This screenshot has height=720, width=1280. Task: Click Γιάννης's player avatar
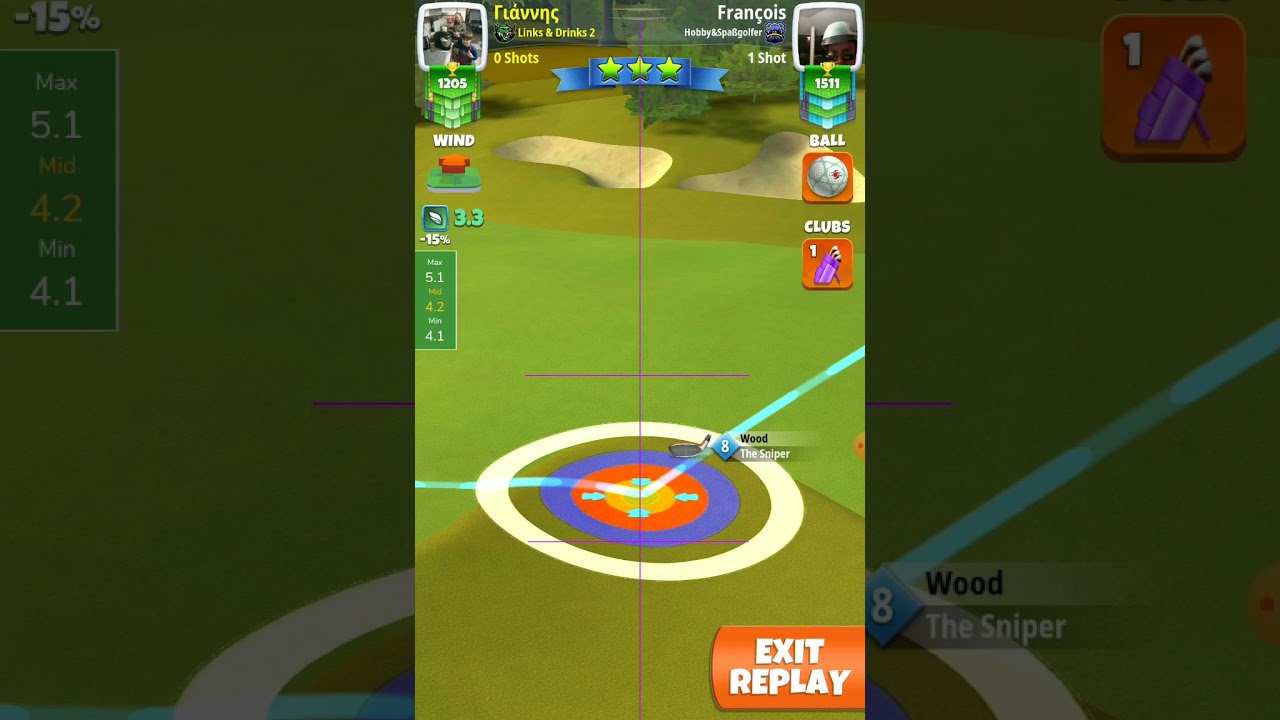click(451, 36)
